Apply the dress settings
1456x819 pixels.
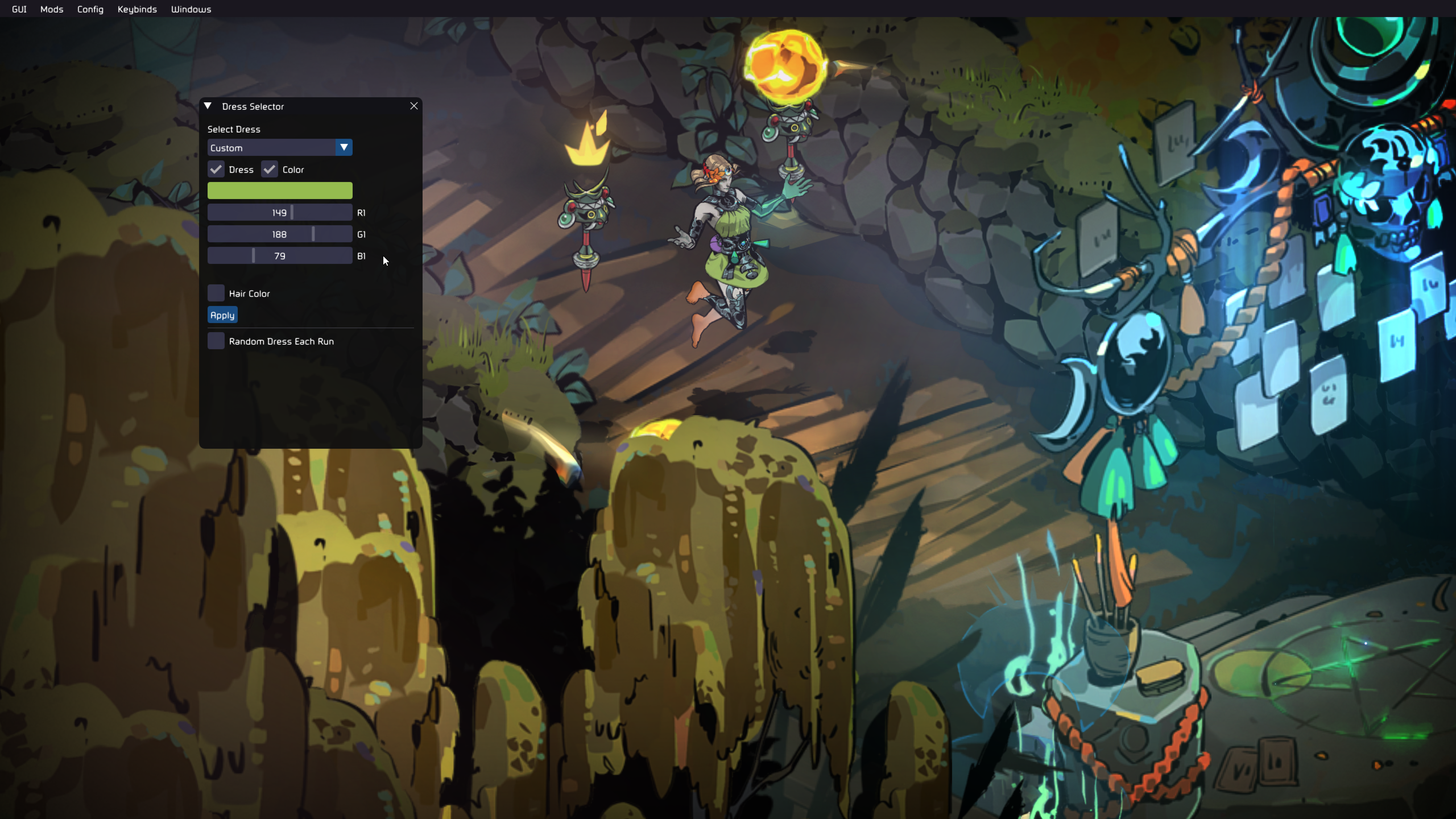(222, 315)
